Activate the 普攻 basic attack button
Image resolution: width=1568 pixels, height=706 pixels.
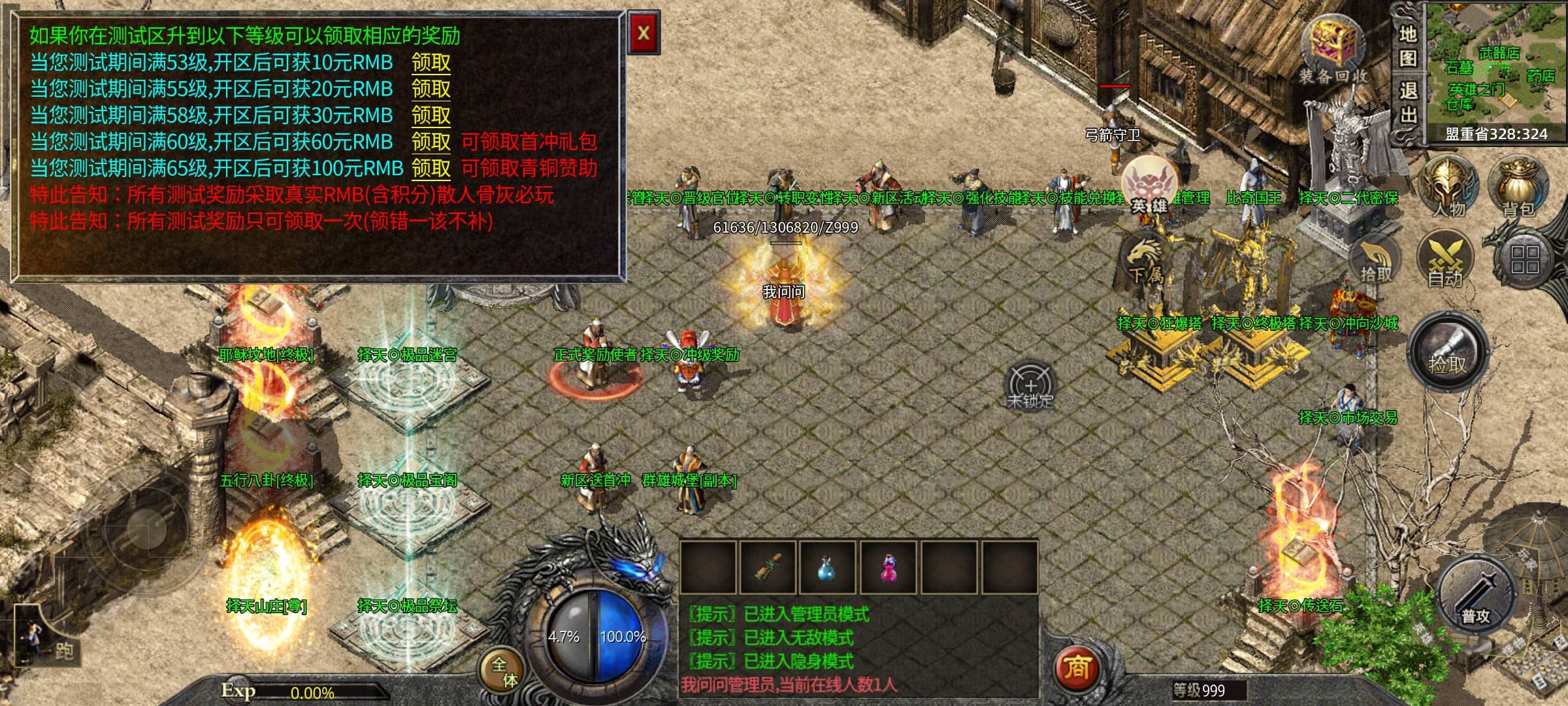tap(1475, 598)
